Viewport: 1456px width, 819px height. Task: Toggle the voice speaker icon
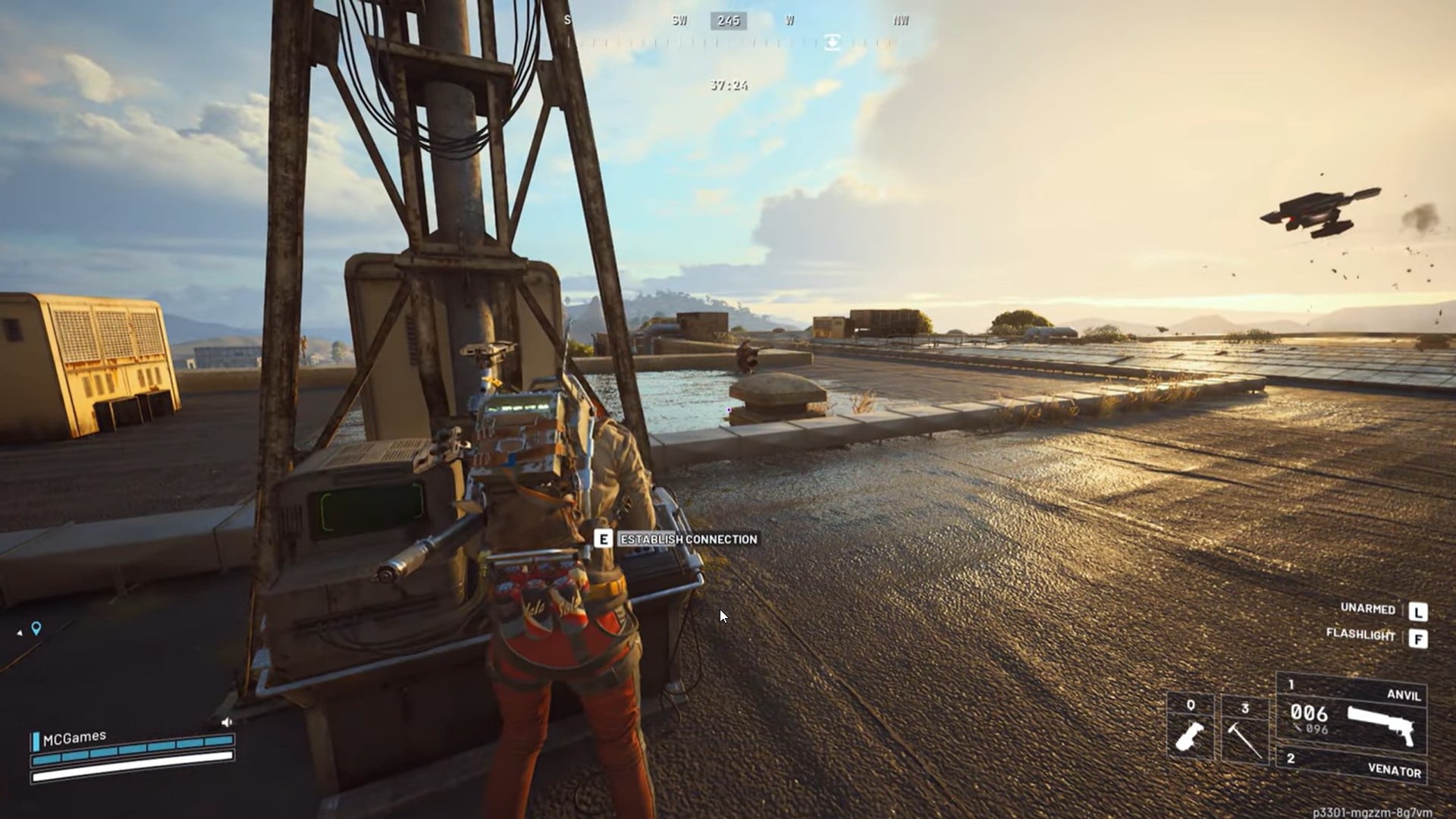(226, 722)
